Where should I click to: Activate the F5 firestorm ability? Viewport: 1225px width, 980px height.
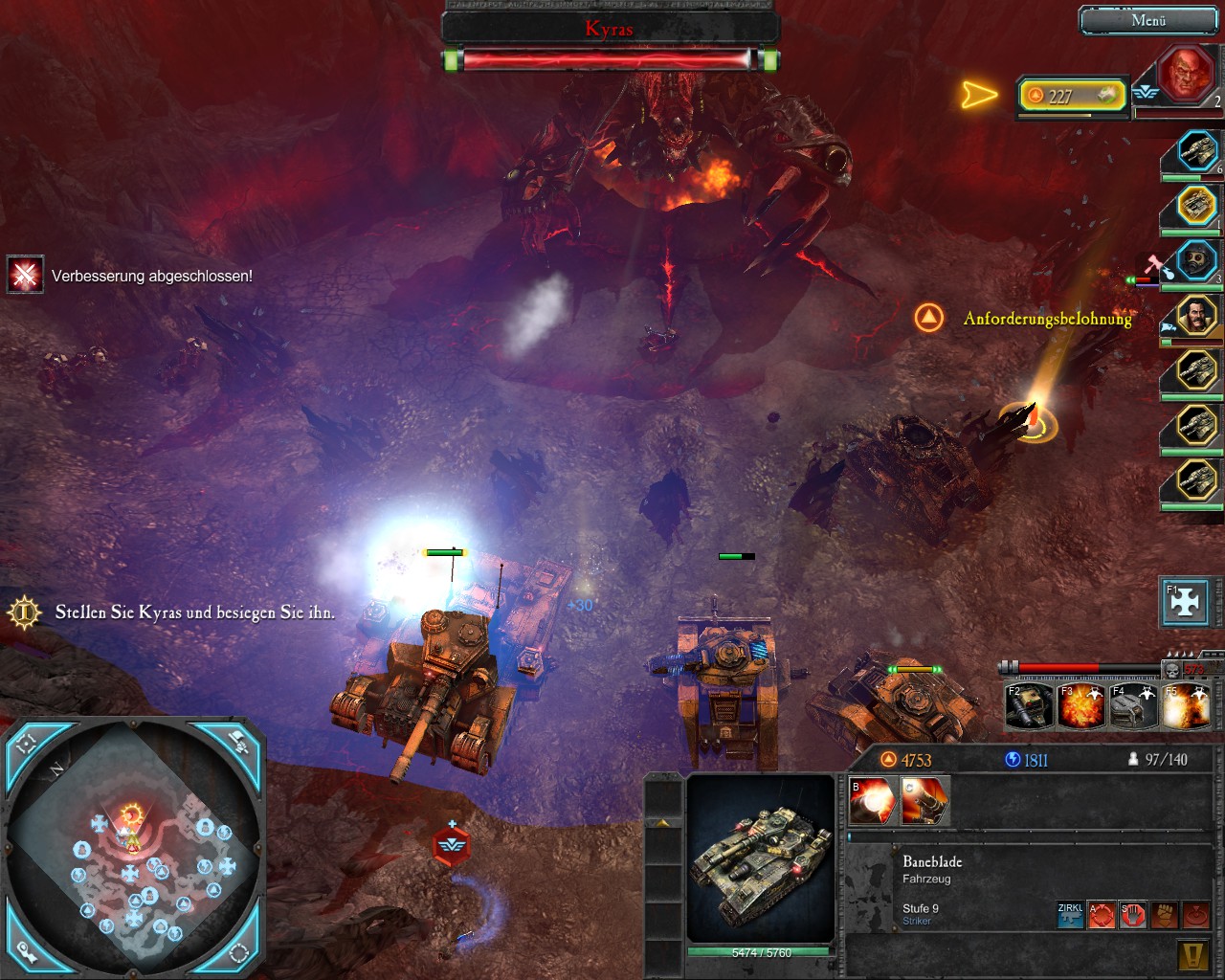click(x=1184, y=705)
